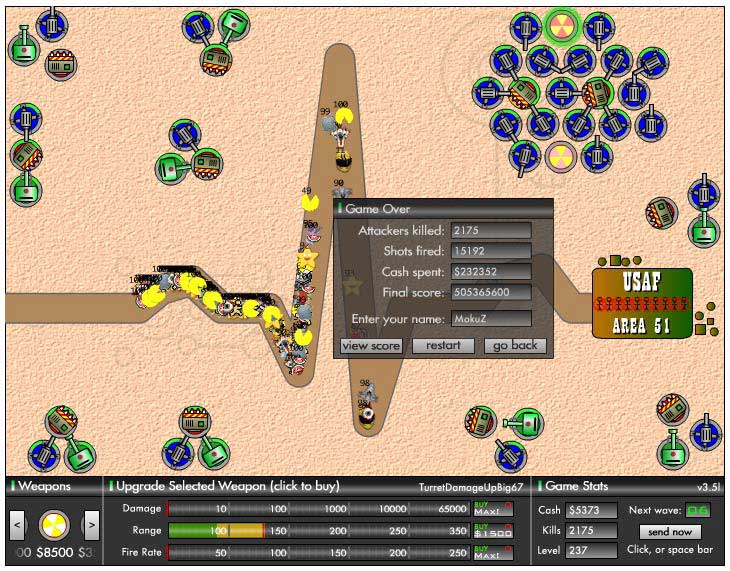Screen dimensions: 730x571
Task: Click the Fire Rate upgrade bar
Action: [318, 551]
